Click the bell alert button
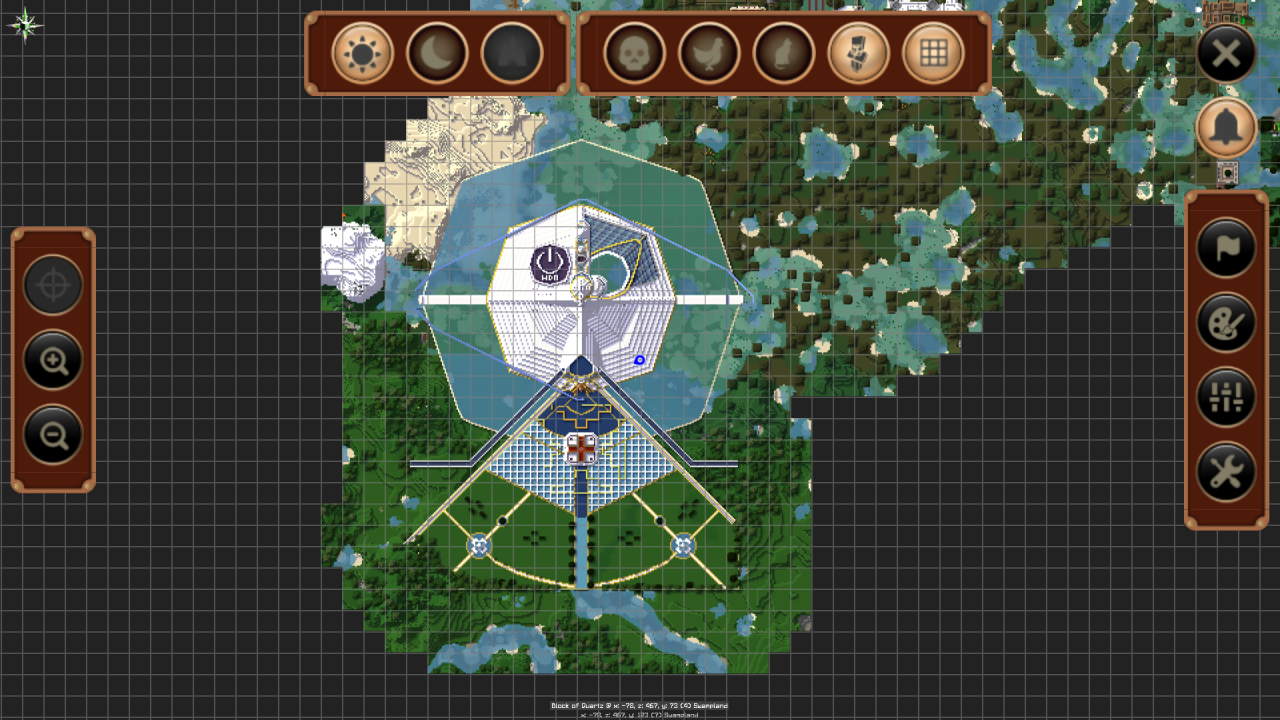Image resolution: width=1280 pixels, height=720 pixels. [1226, 127]
